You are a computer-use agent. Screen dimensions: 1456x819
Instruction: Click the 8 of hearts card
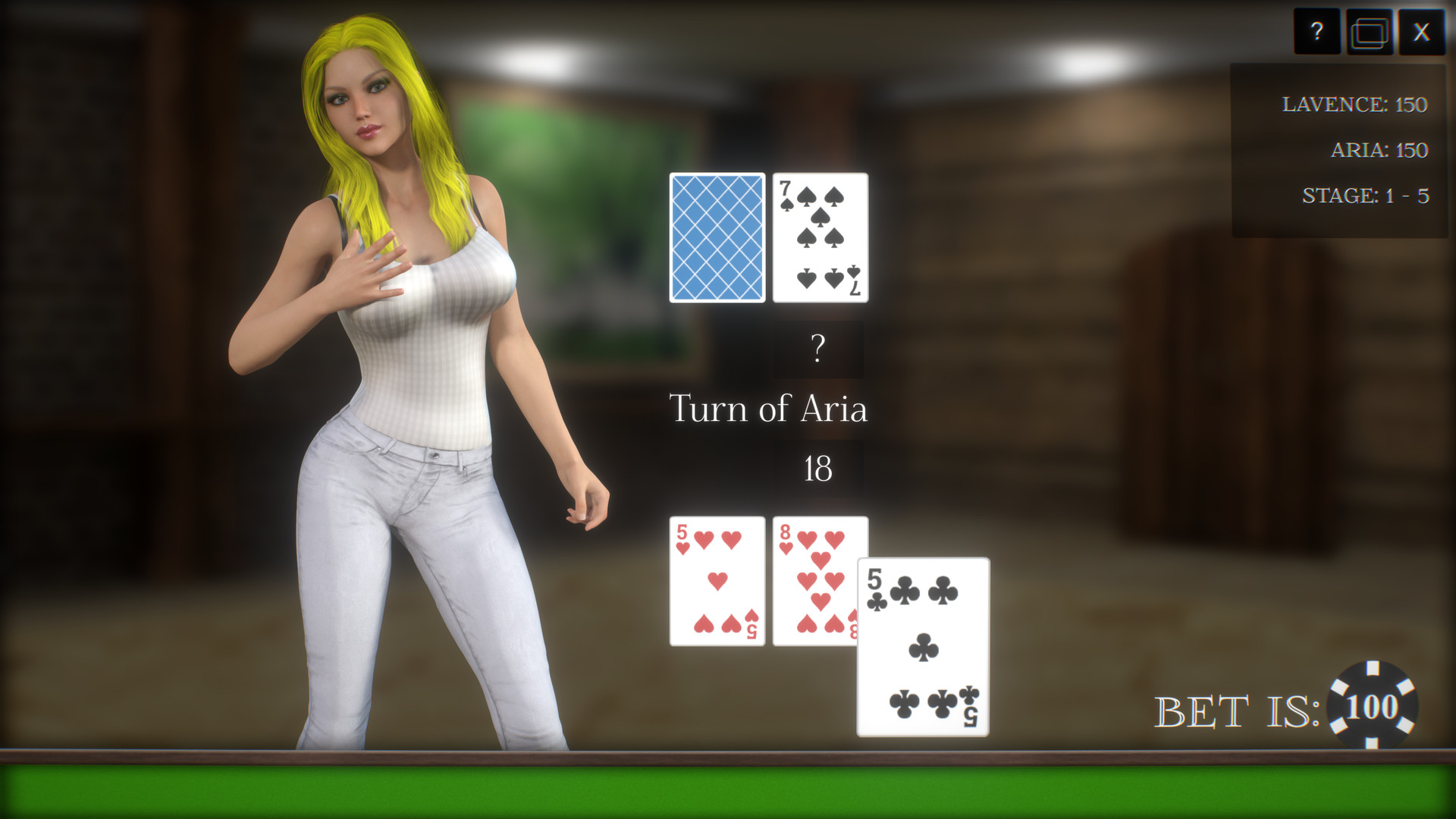click(820, 580)
